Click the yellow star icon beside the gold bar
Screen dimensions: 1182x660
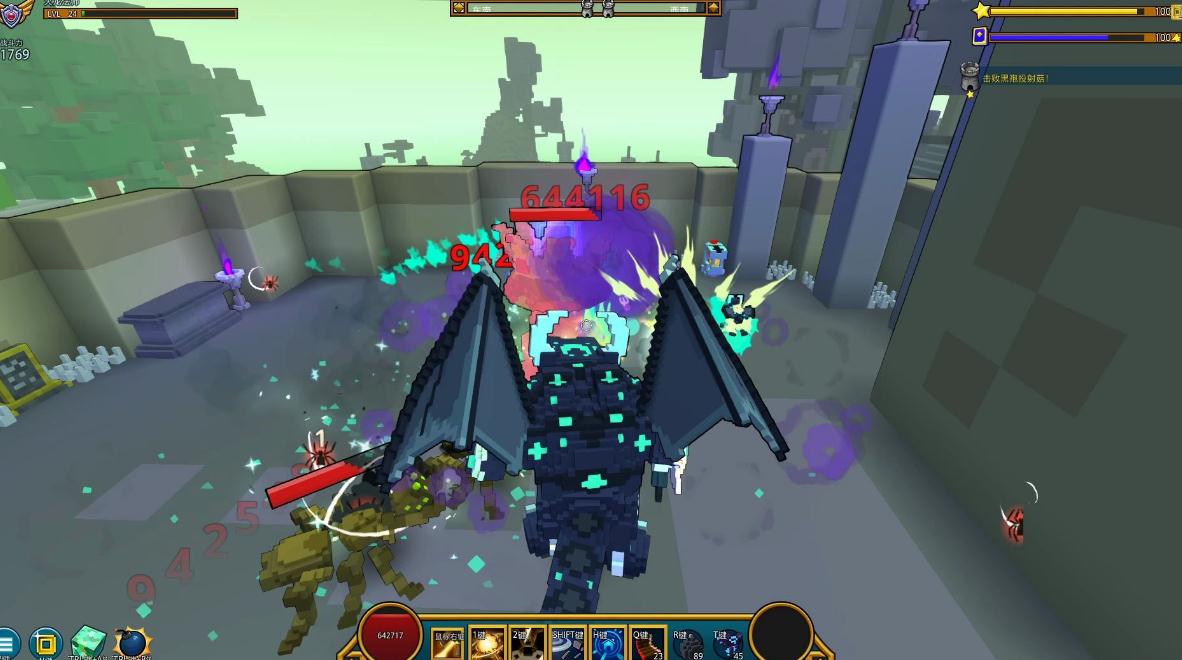[981, 11]
